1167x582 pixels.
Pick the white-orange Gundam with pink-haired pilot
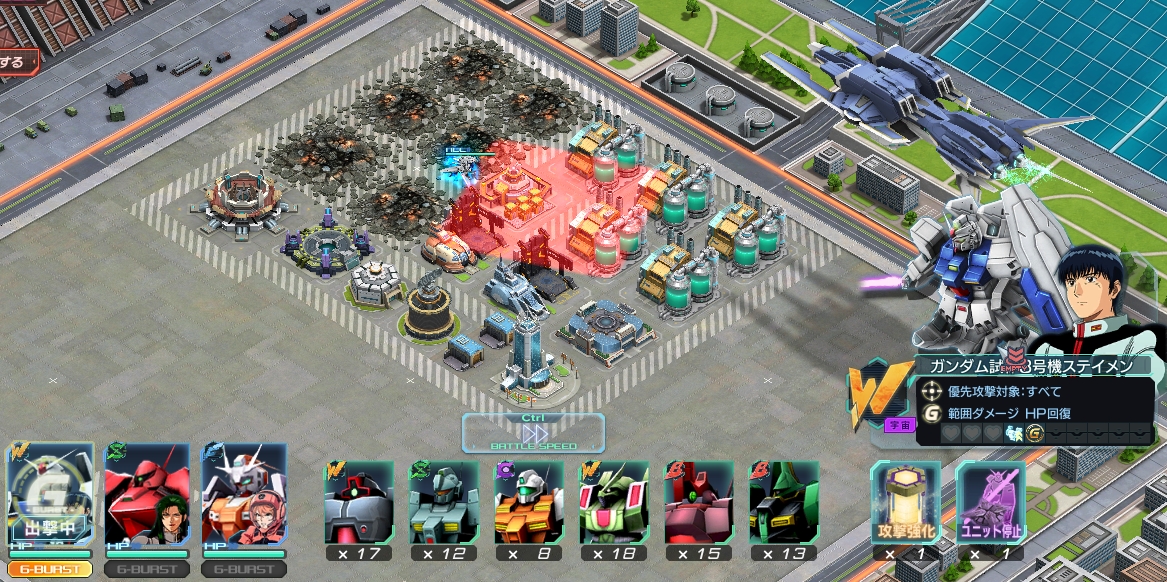tap(244, 495)
